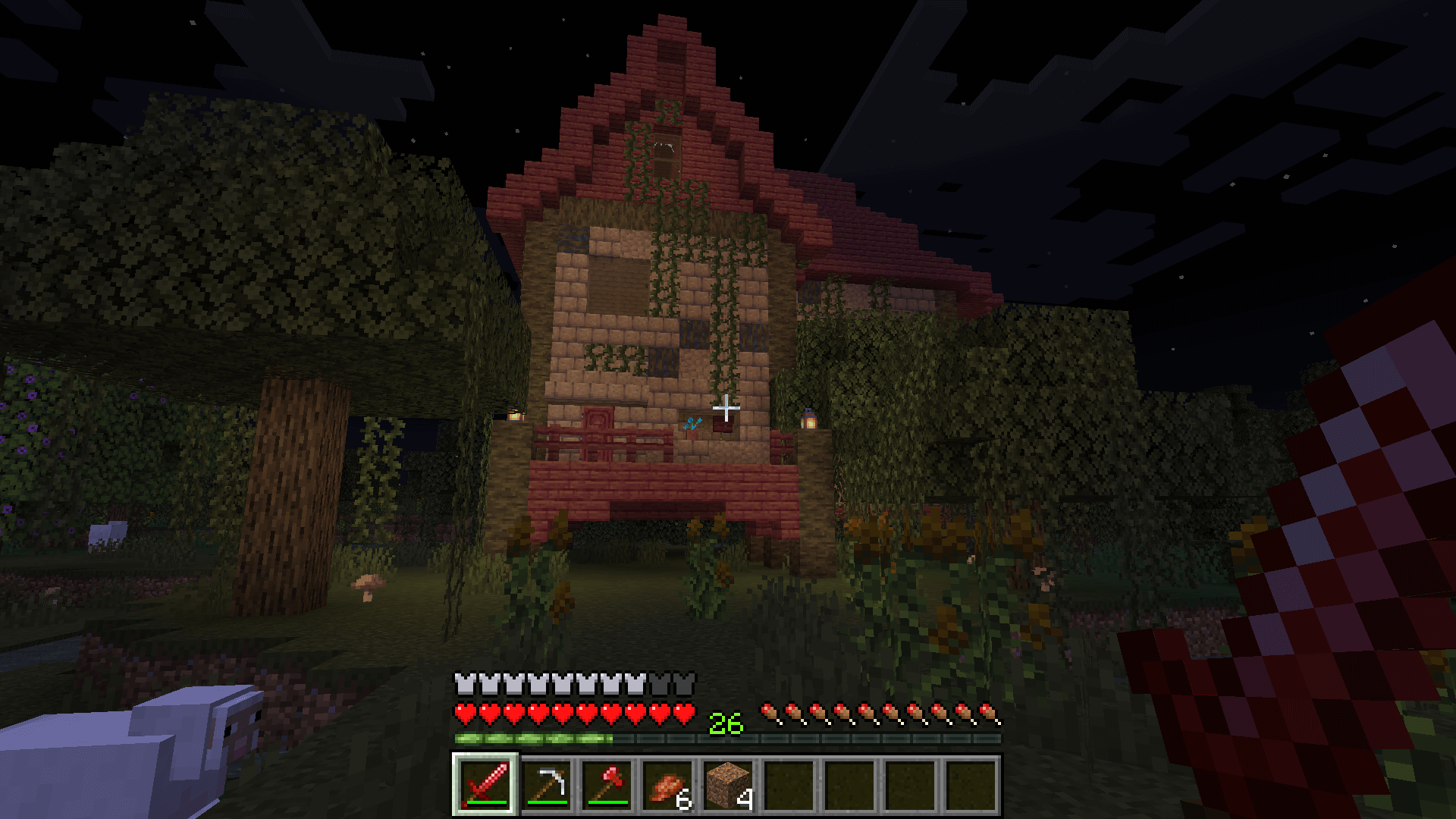Click the torch on the left wall
This screenshot has height=819, width=1456.
(514, 417)
